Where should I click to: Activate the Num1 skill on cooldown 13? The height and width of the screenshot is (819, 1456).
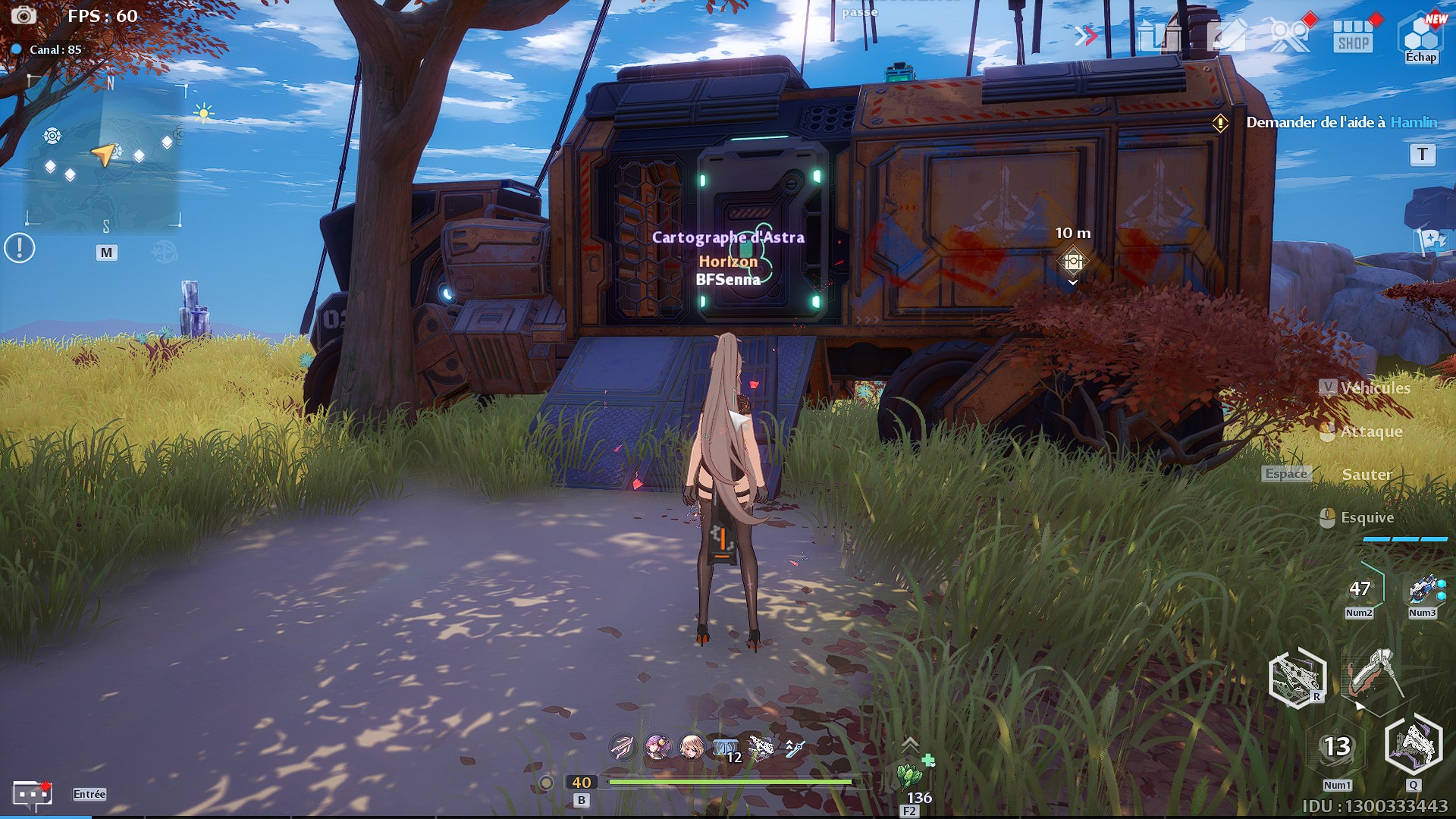(1337, 747)
